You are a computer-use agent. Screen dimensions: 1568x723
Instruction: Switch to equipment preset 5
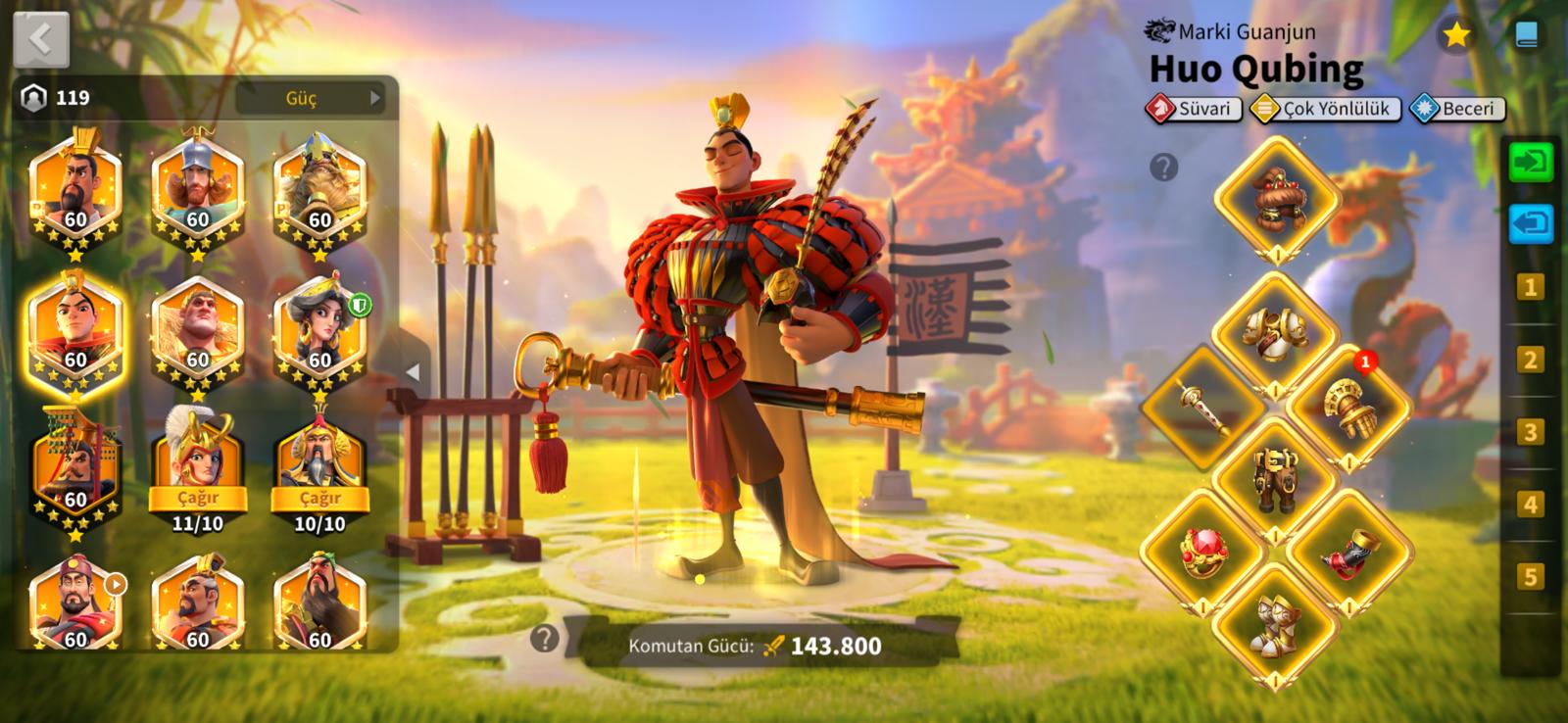(x=1530, y=577)
